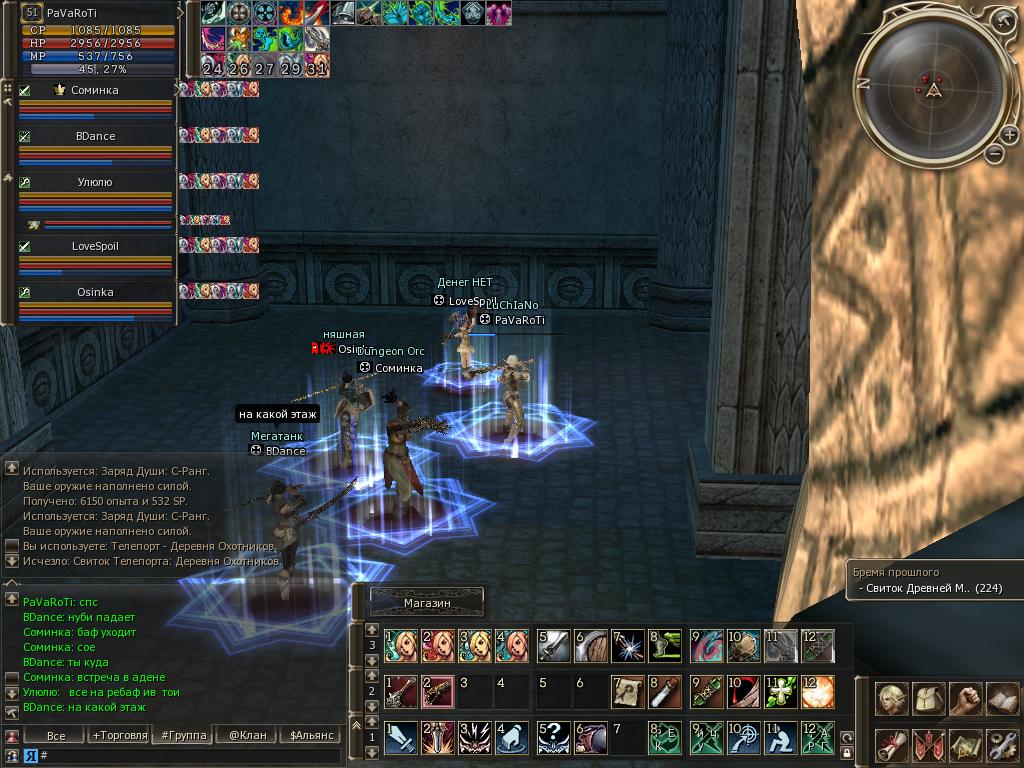Use the attack sword skill in slot 1
1024x768 pixels.
click(401, 737)
